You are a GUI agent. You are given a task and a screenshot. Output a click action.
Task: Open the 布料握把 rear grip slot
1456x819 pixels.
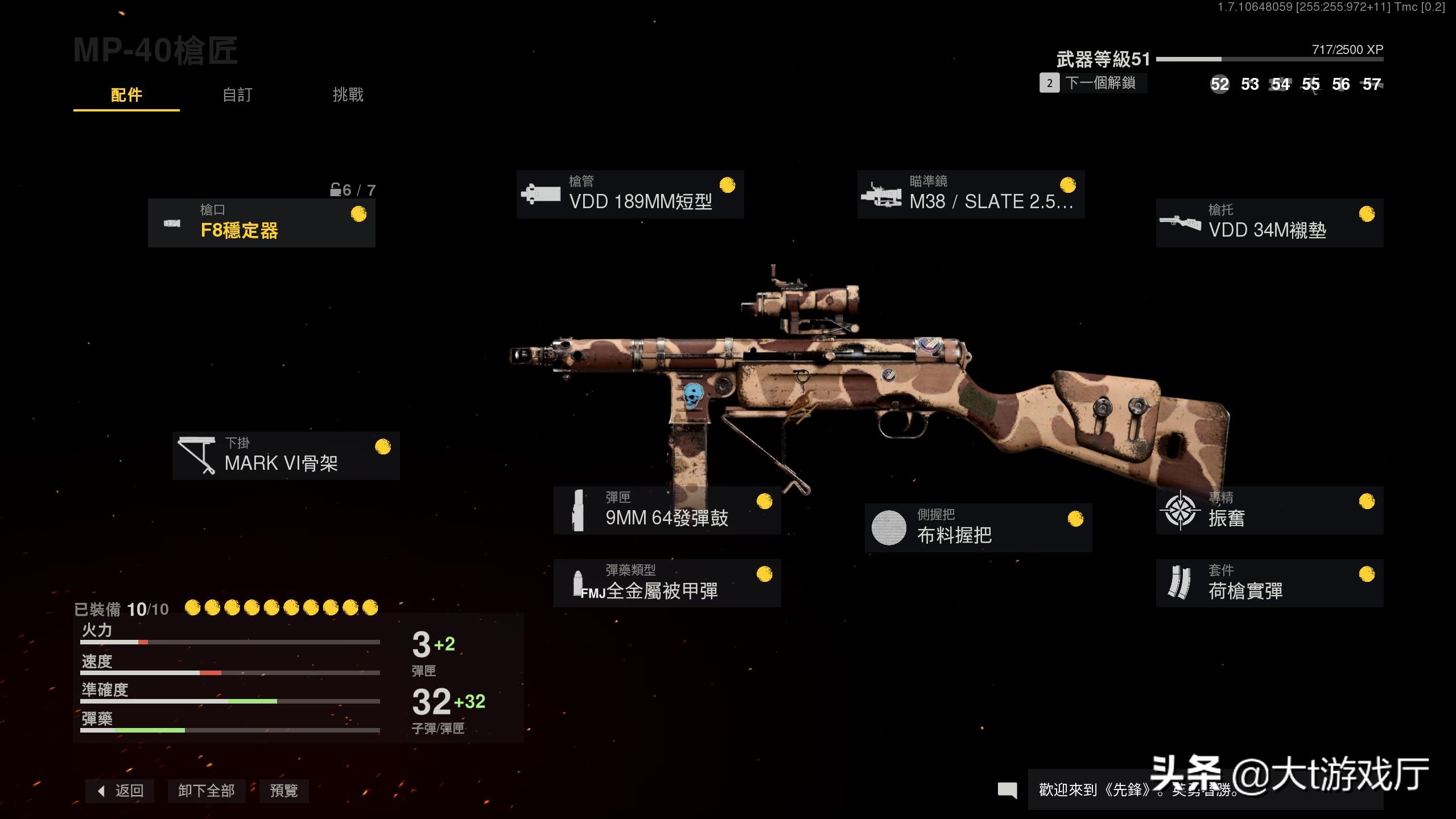pyautogui.click(x=978, y=528)
